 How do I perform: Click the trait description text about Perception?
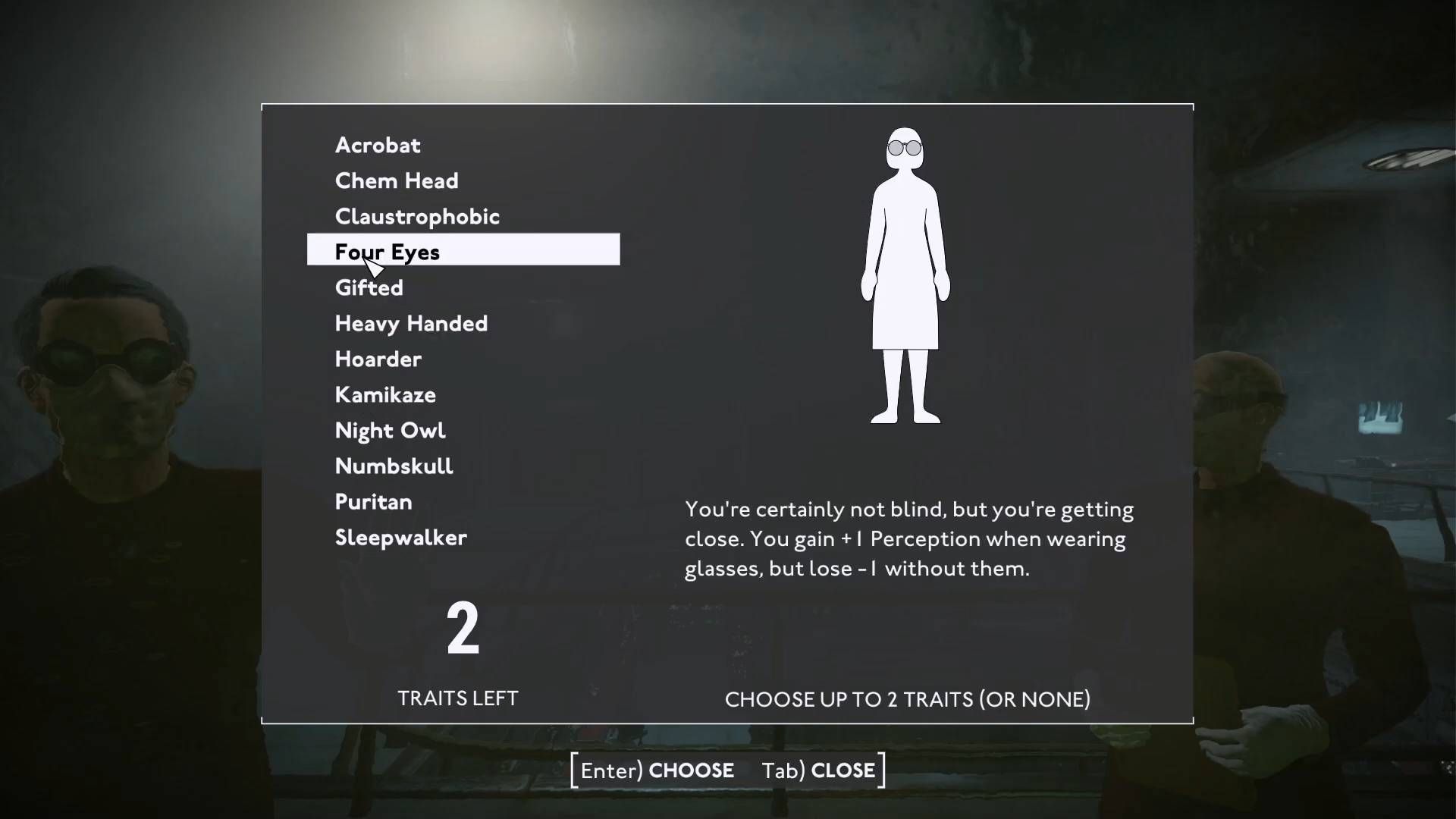pyautogui.click(x=908, y=538)
